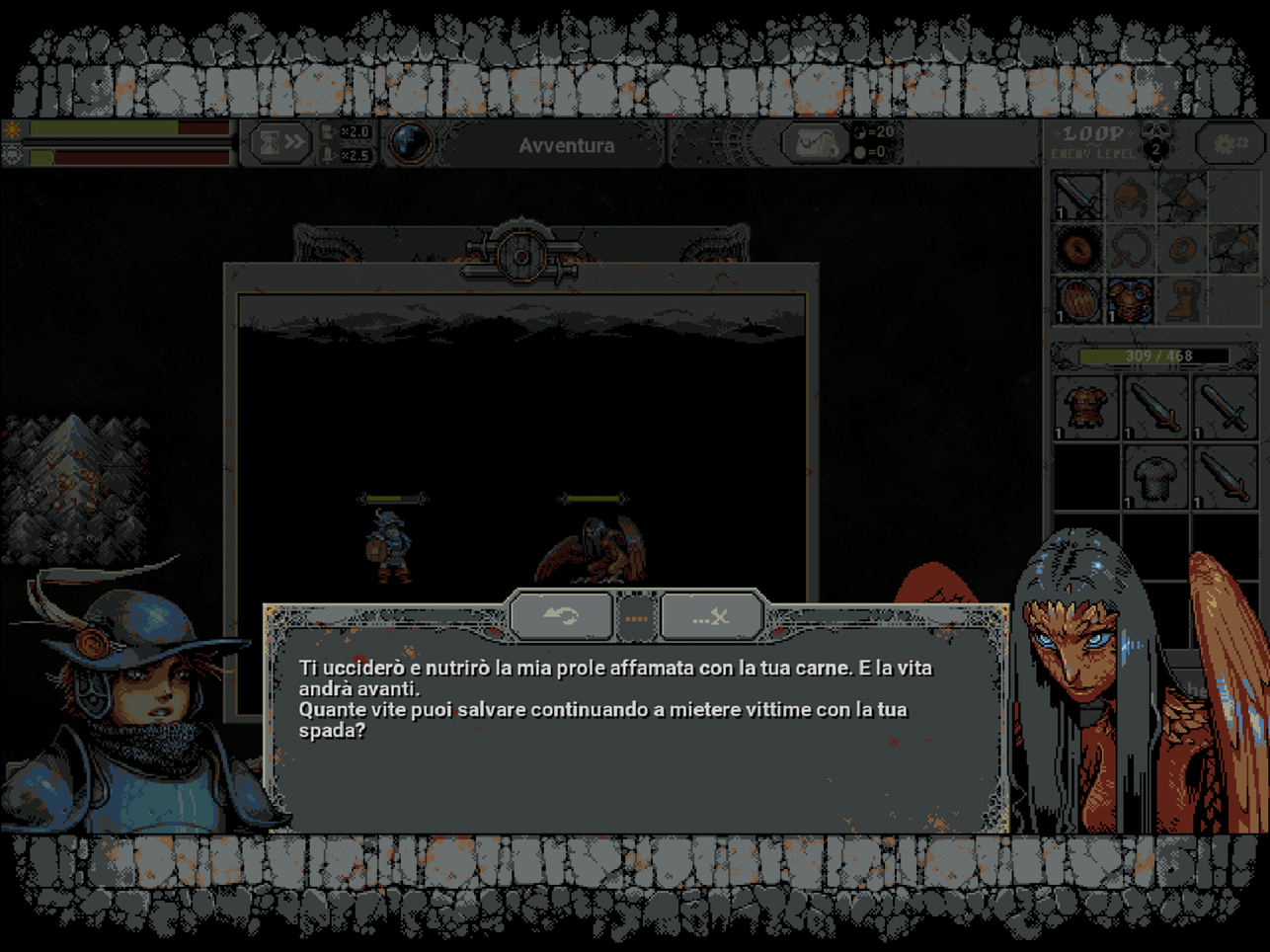
Task: Click the empty boots equipment slot
Action: (1182, 299)
